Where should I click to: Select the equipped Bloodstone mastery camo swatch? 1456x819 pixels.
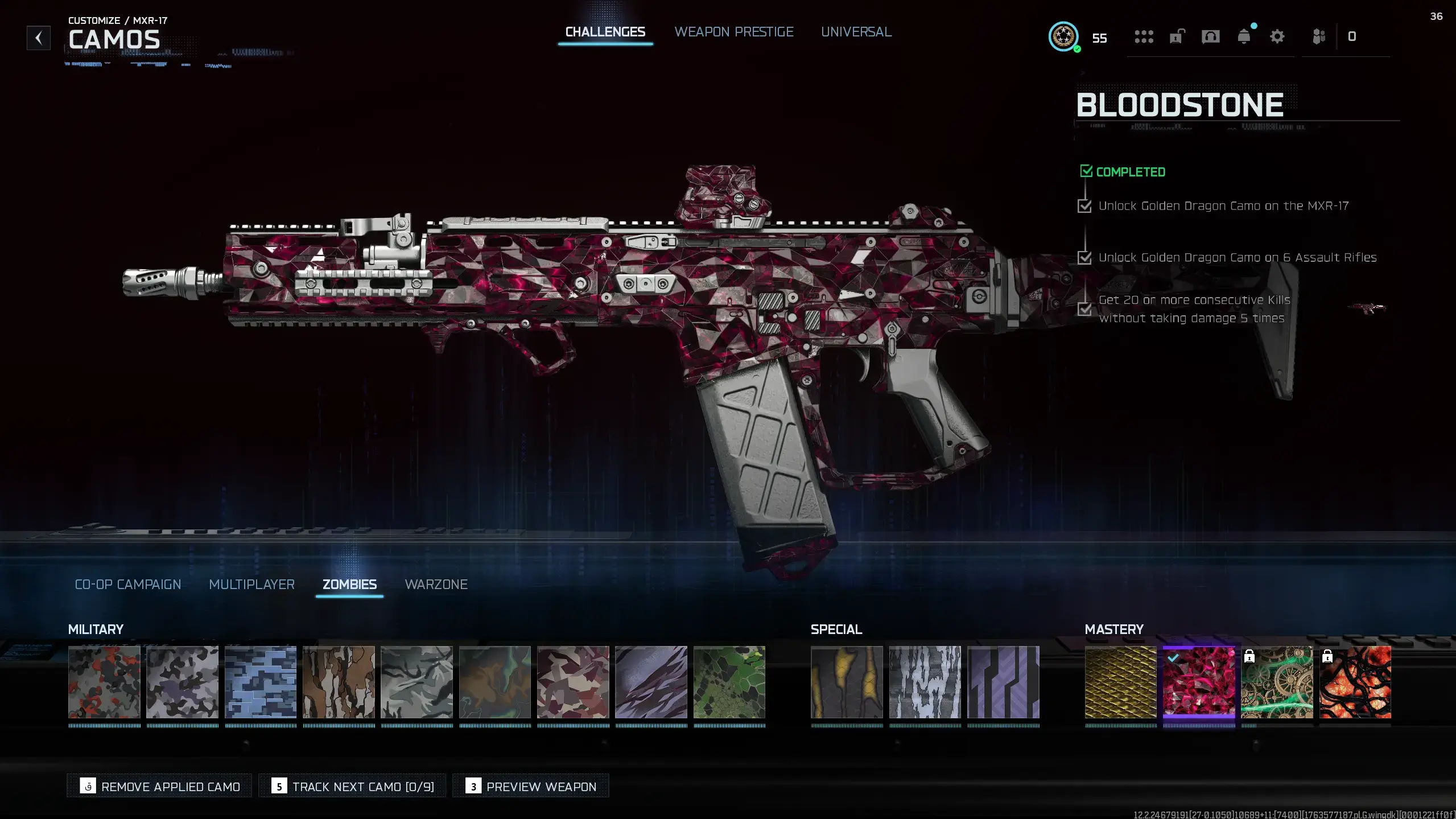click(1198, 683)
